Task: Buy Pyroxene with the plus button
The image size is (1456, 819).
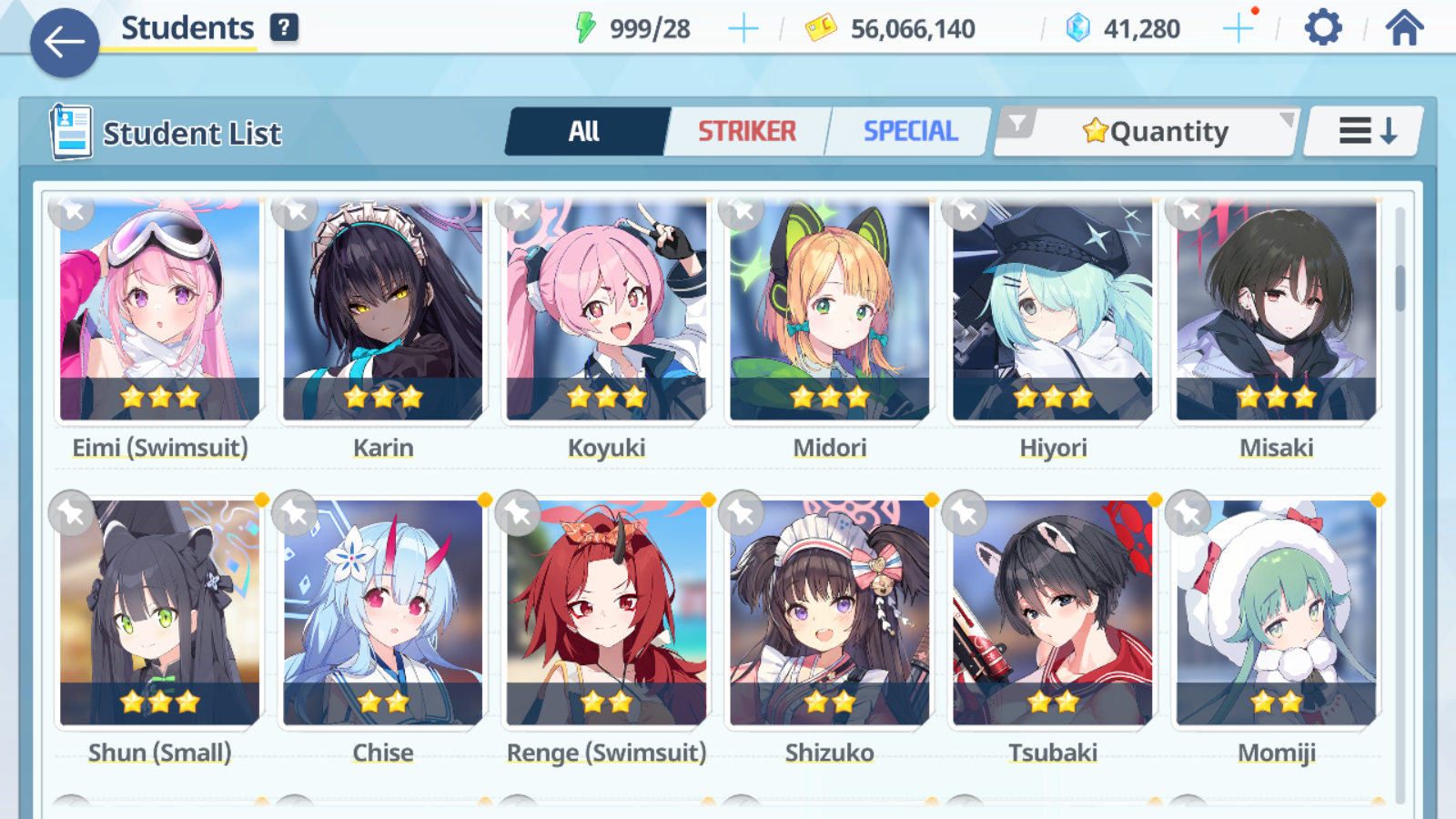Action: [1239, 27]
